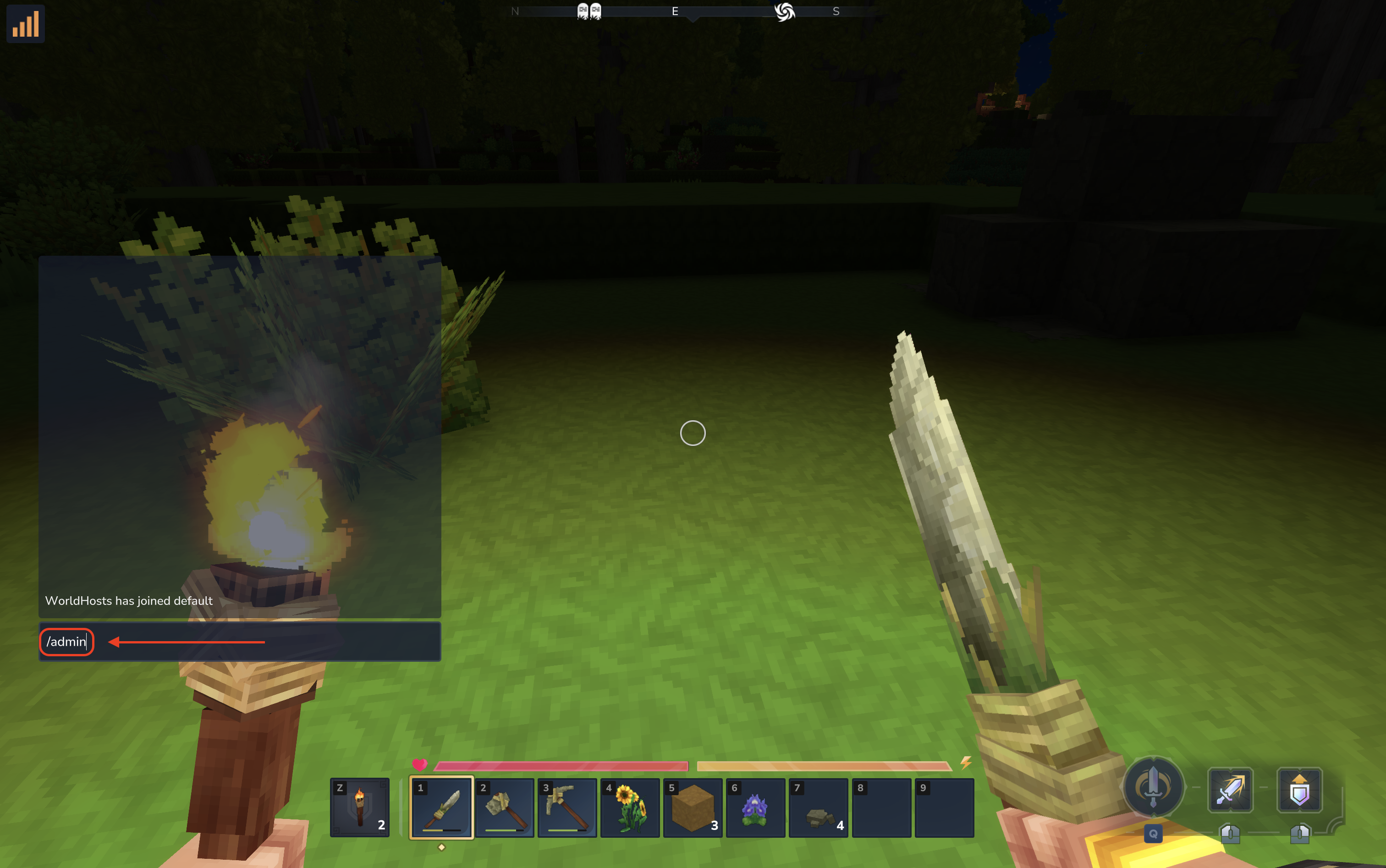Click the white swirl compass marker

coord(784,11)
